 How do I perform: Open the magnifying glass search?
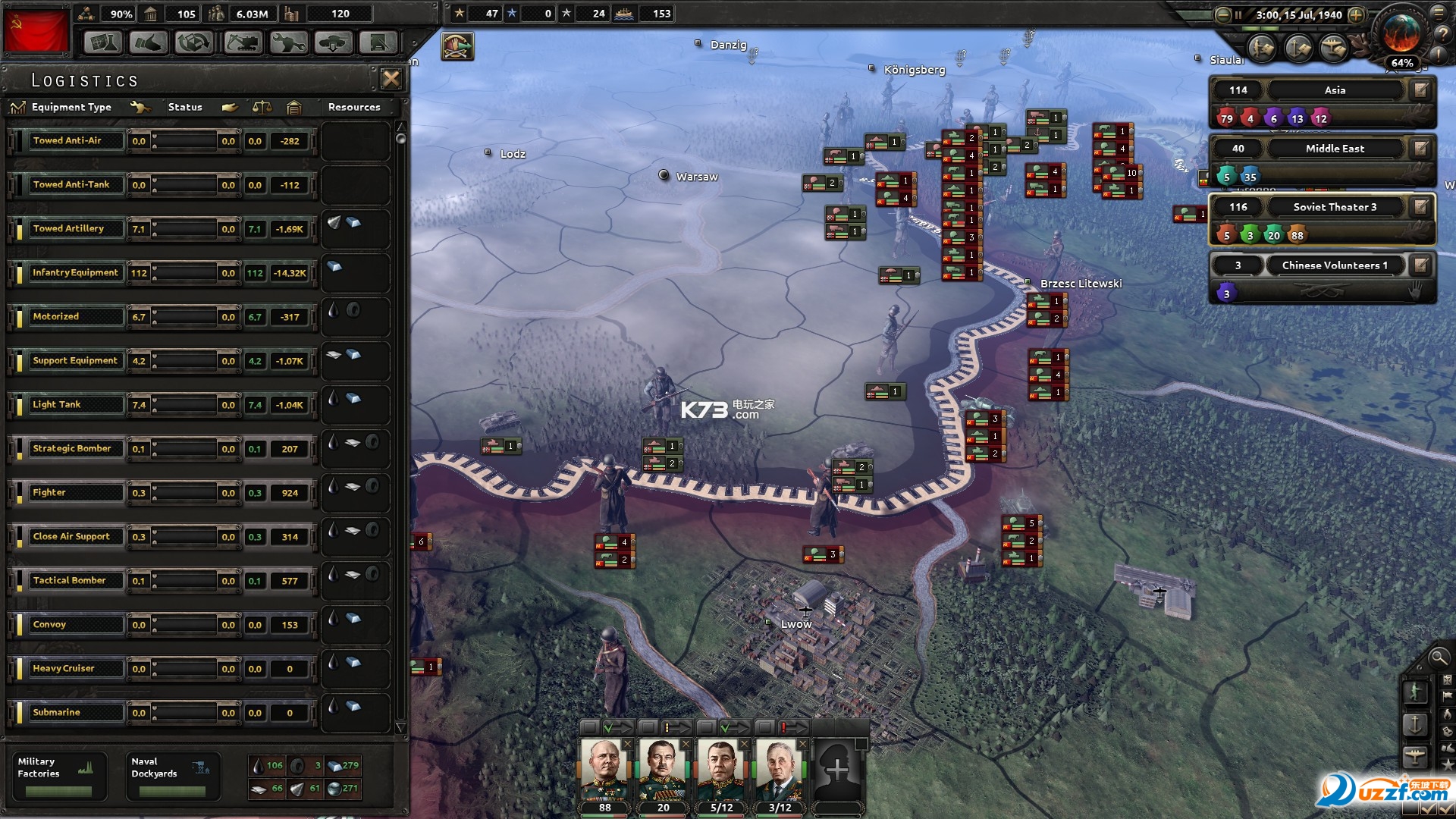coord(1437,657)
